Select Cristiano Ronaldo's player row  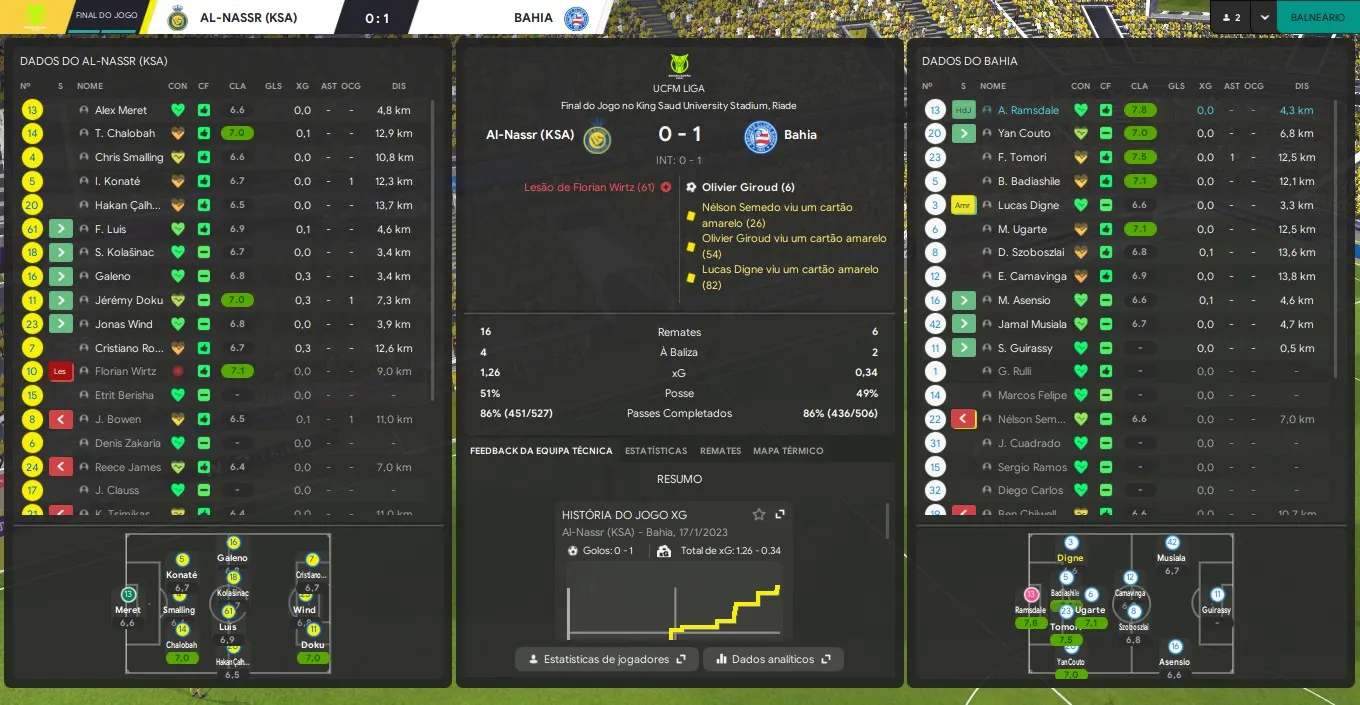pos(127,348)
